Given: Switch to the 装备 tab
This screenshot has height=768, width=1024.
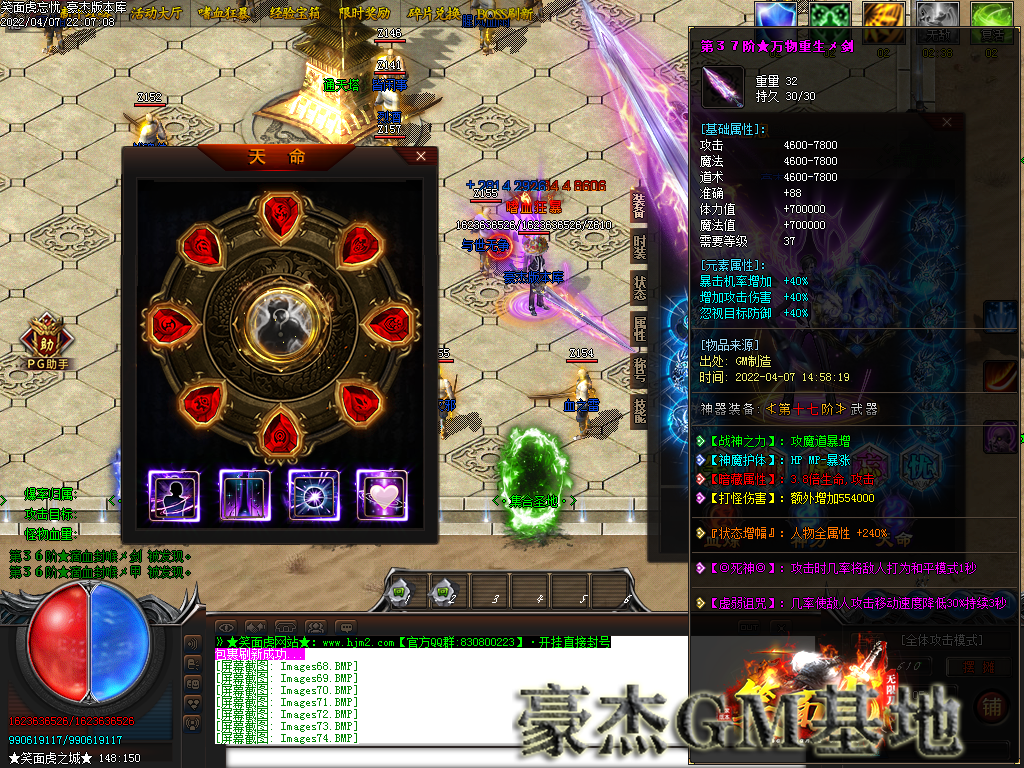Looking at the screenshot, I should coord(639,206).
